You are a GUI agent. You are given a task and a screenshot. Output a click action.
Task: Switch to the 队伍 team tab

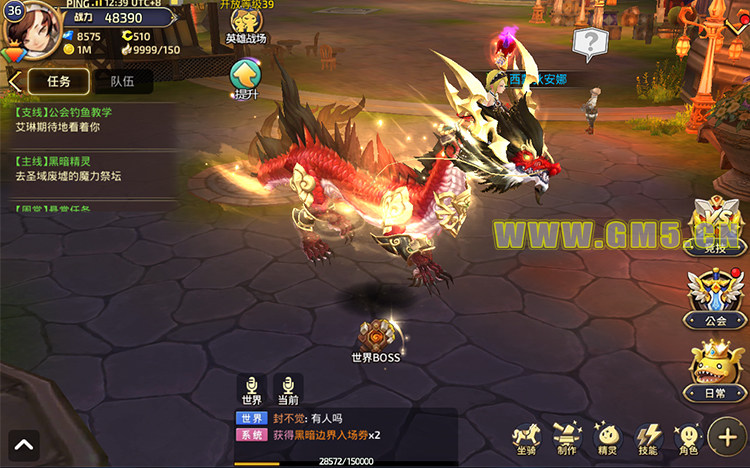point(124,81)
